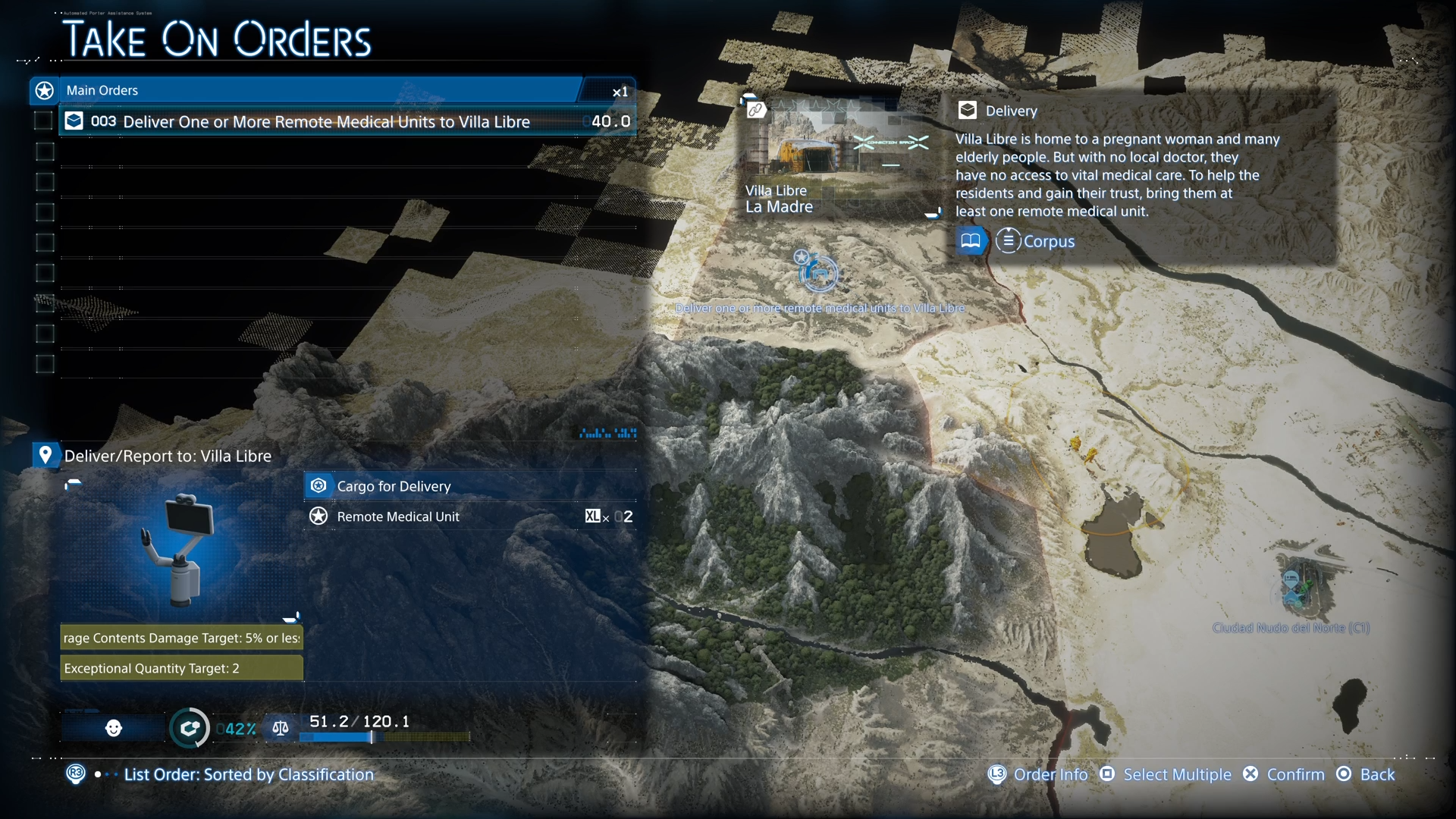The height and width of the screenshot is (819, 1456).
Task: Open the Corpus entry link
Action: point(1048,241)
